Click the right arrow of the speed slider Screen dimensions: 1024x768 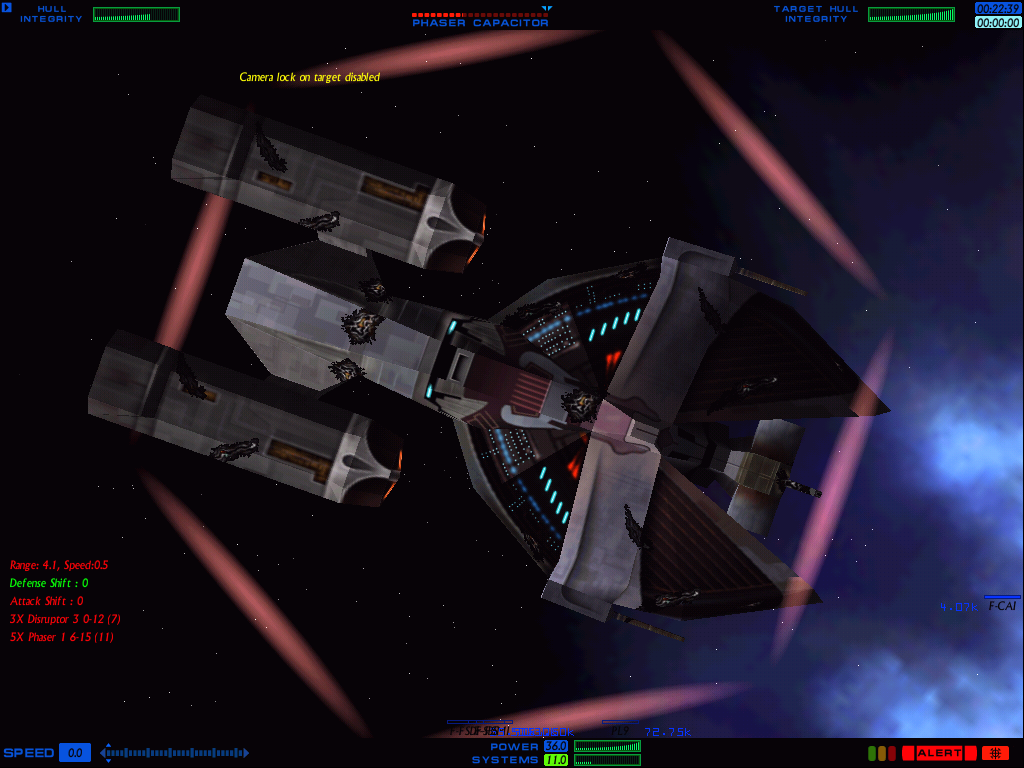pyautogui.click(x=245, y=753)
